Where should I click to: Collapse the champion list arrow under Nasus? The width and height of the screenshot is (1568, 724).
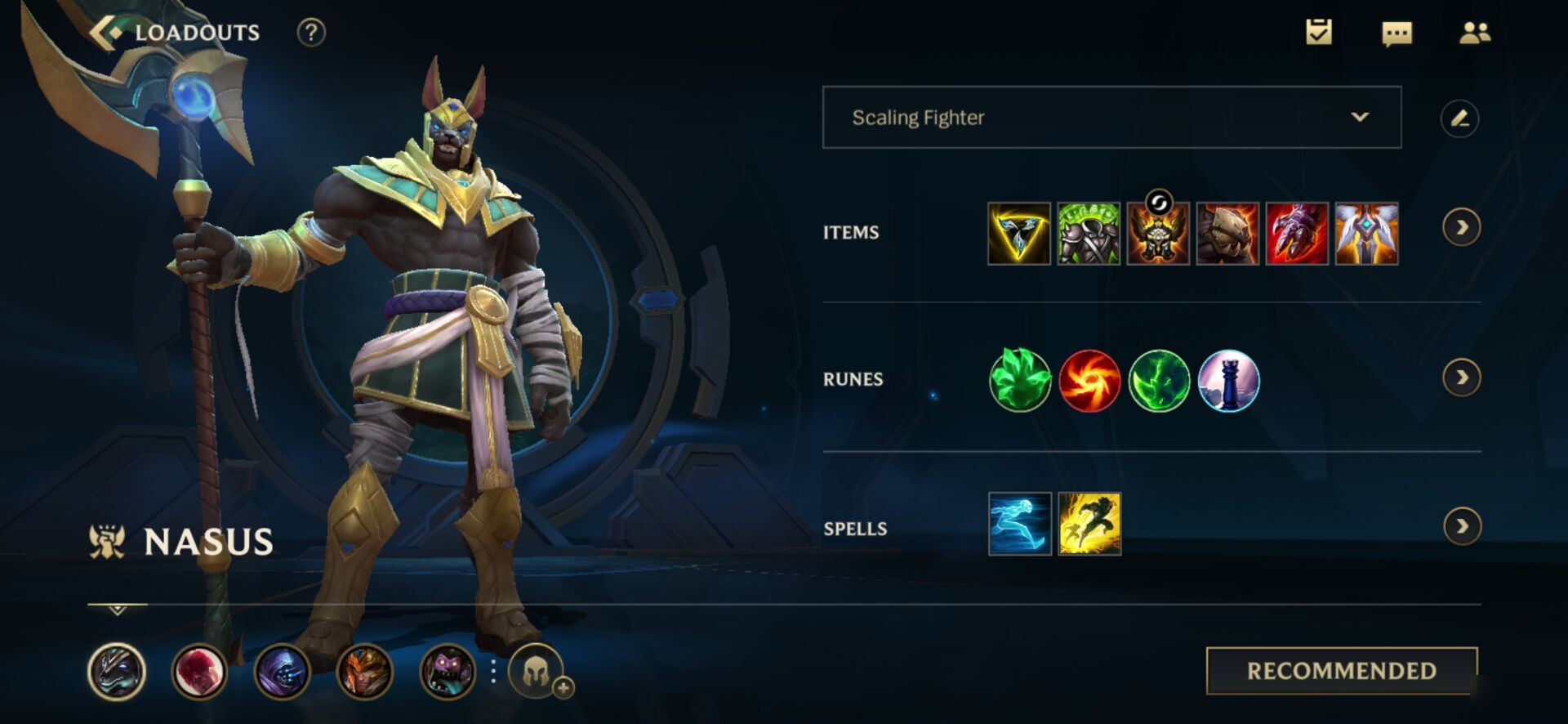(117, 610)
